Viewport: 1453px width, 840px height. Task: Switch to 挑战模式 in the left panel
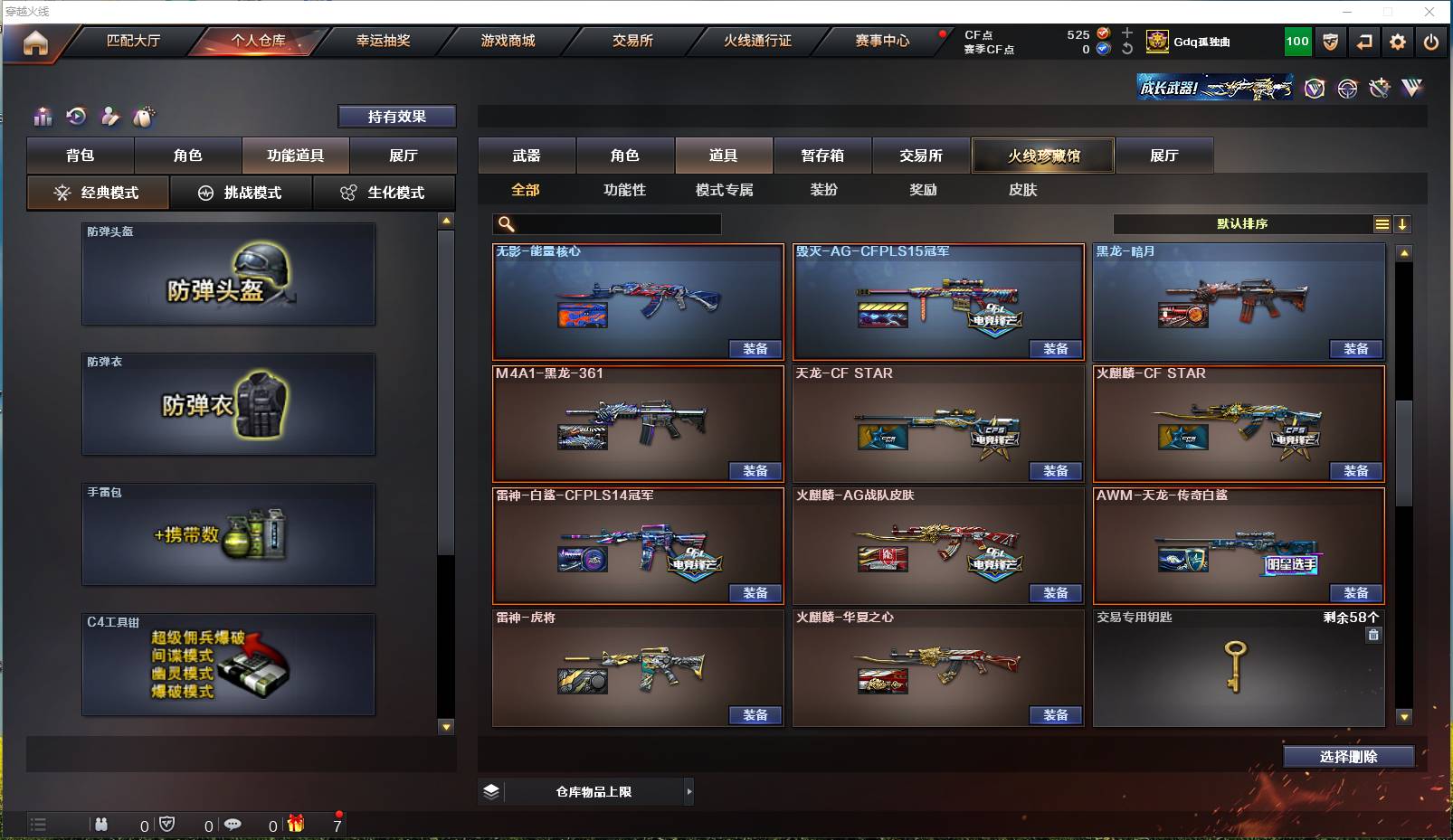[x=242, y=193]
